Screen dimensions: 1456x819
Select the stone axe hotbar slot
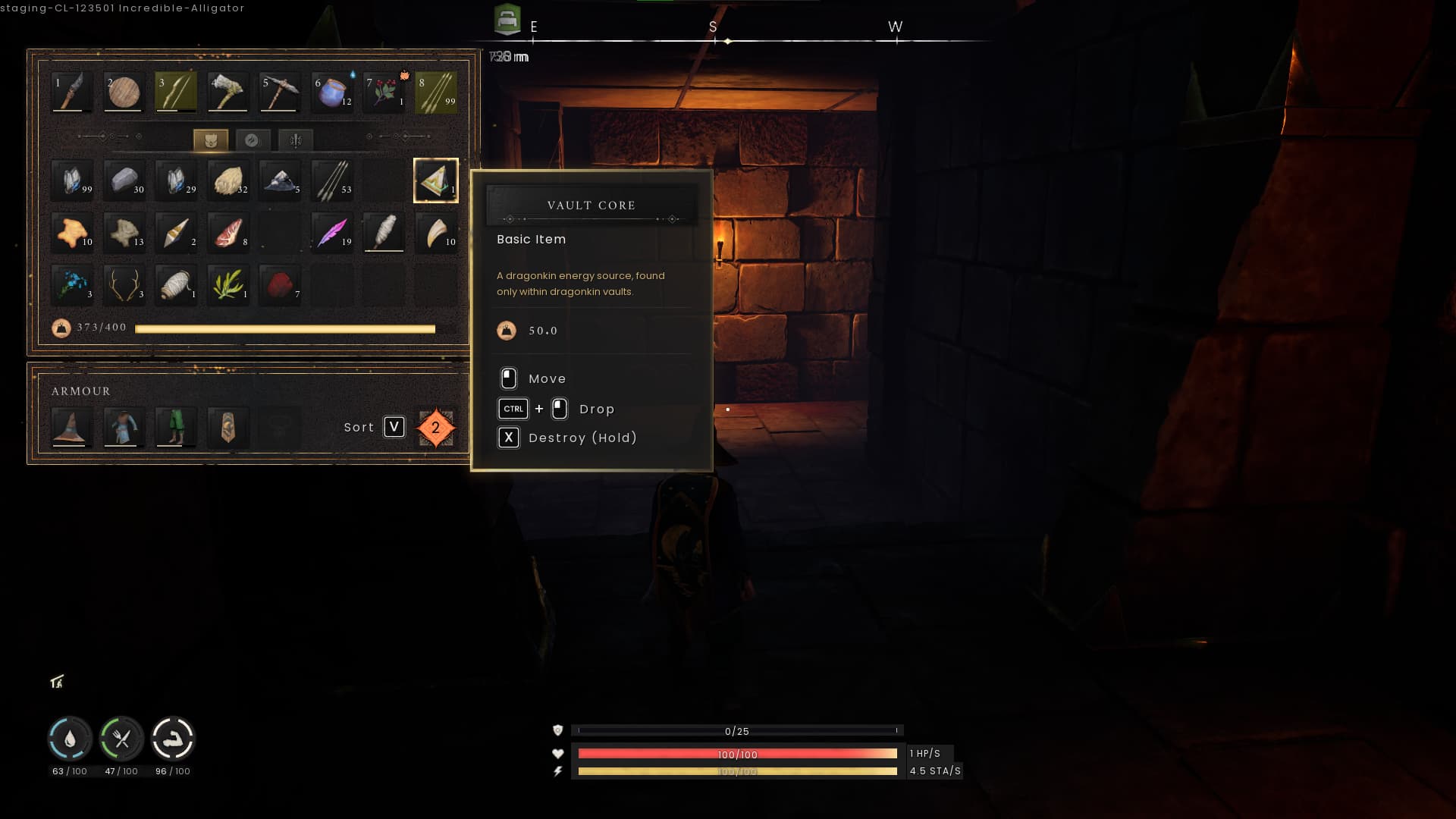coord(227,93)
